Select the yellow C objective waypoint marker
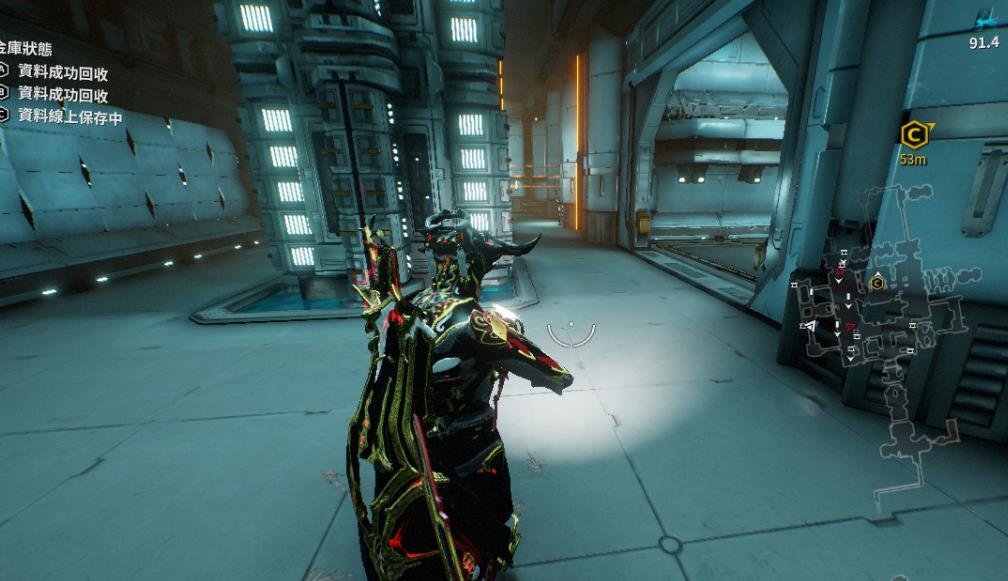The height and width of the screenshot is (581, 1008). (913, 134)
